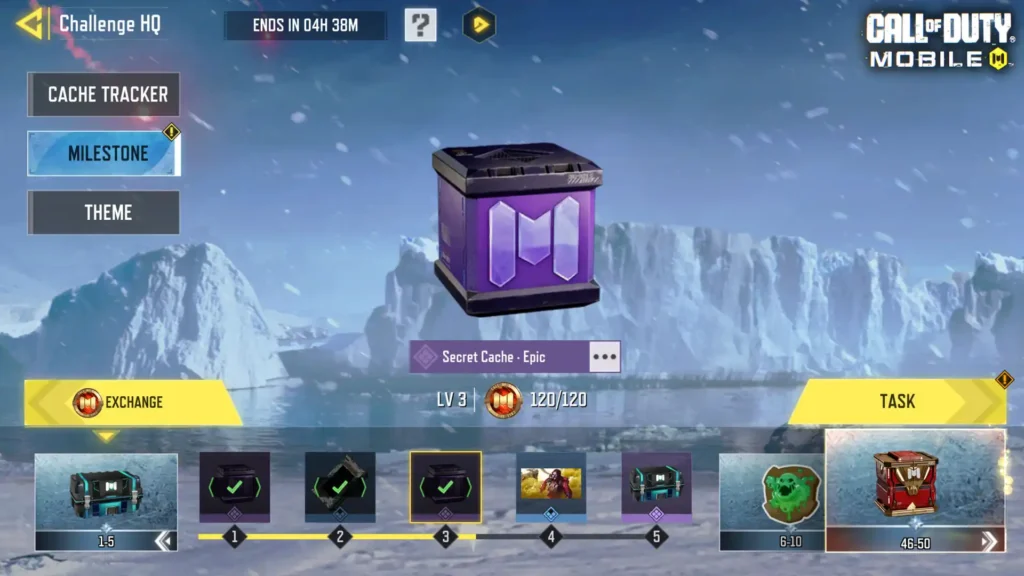
Task: Select milestone level 1 reward
Action: tap(234, 487)
